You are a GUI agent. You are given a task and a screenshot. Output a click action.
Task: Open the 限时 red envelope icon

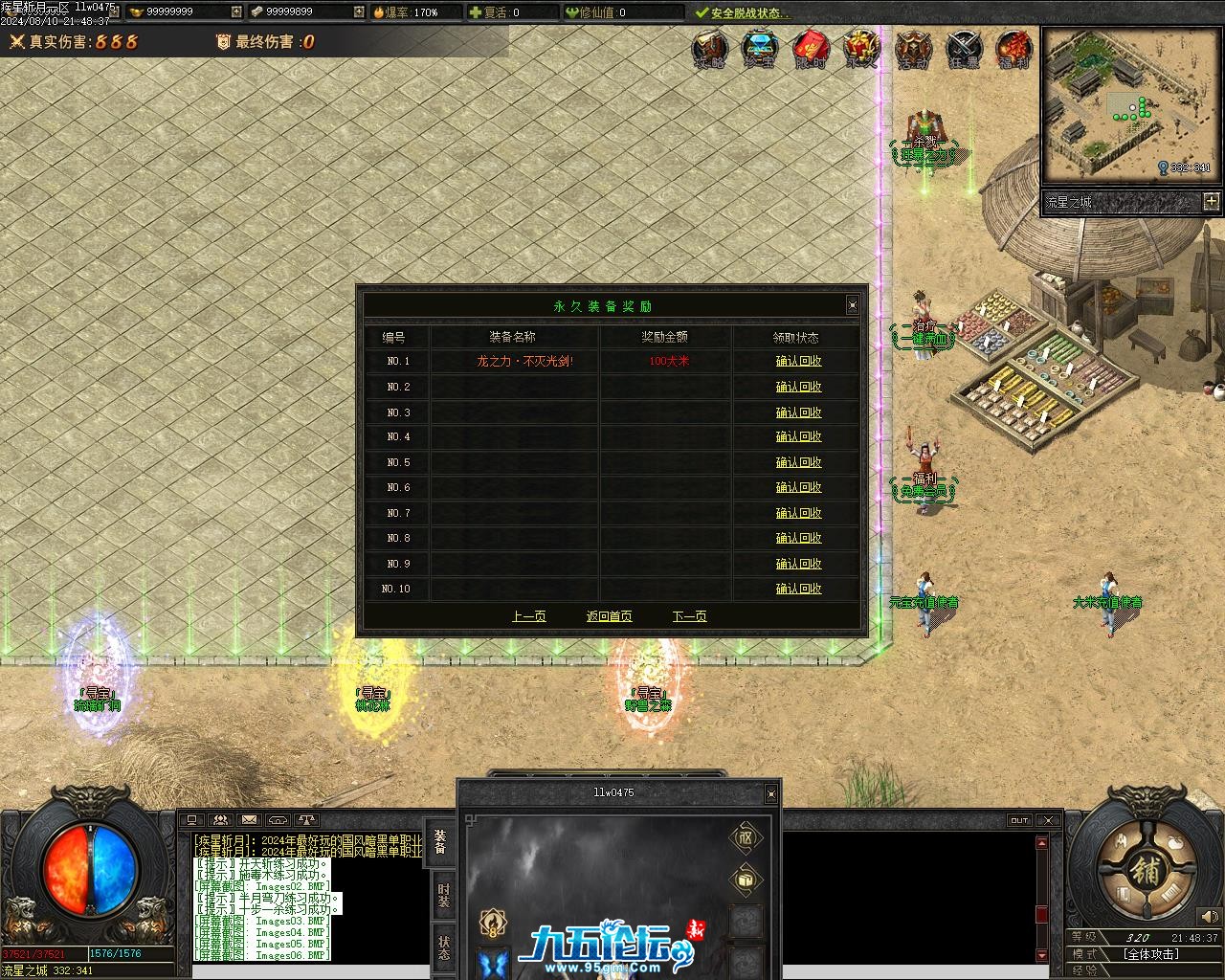tap(811, 49)
